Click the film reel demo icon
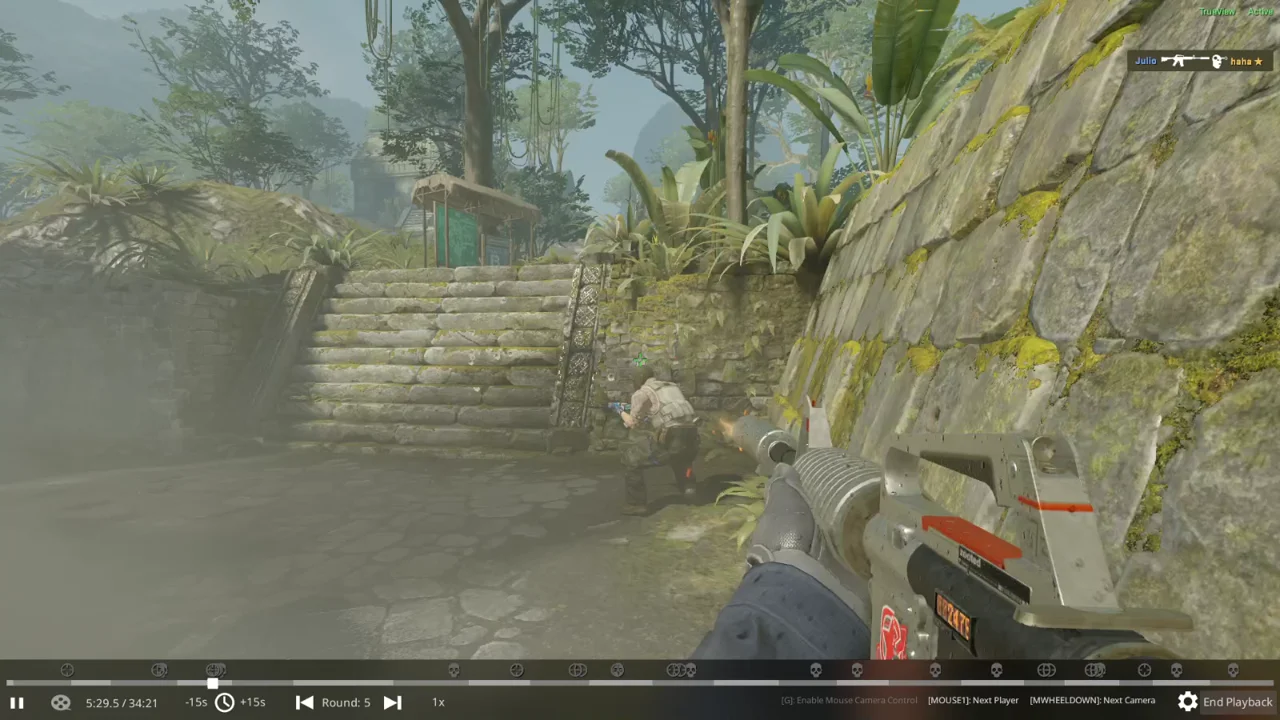This screenshot has width=1280, height=720. coord(60,702)
